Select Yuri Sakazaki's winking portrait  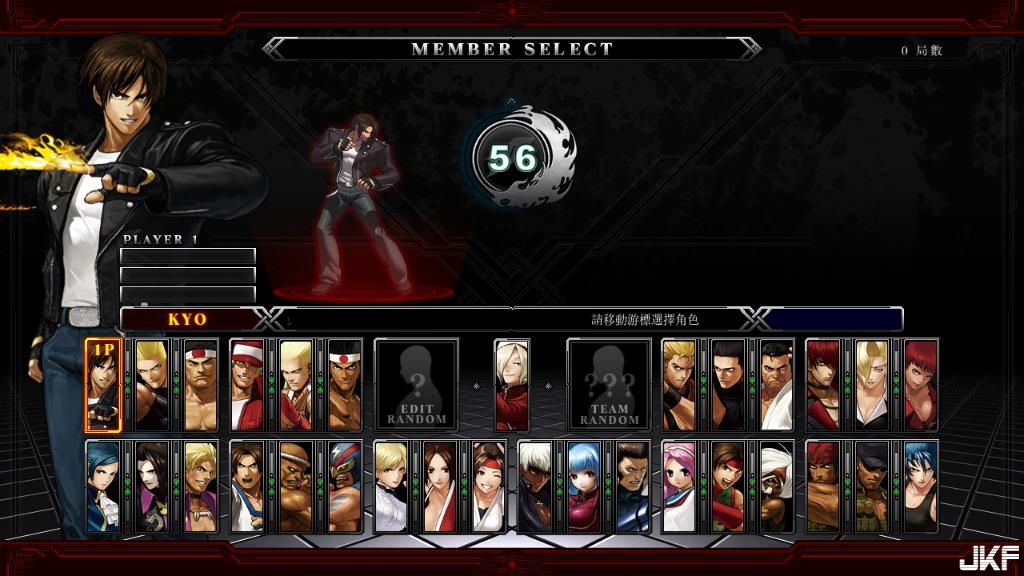[x=488, y=487]
